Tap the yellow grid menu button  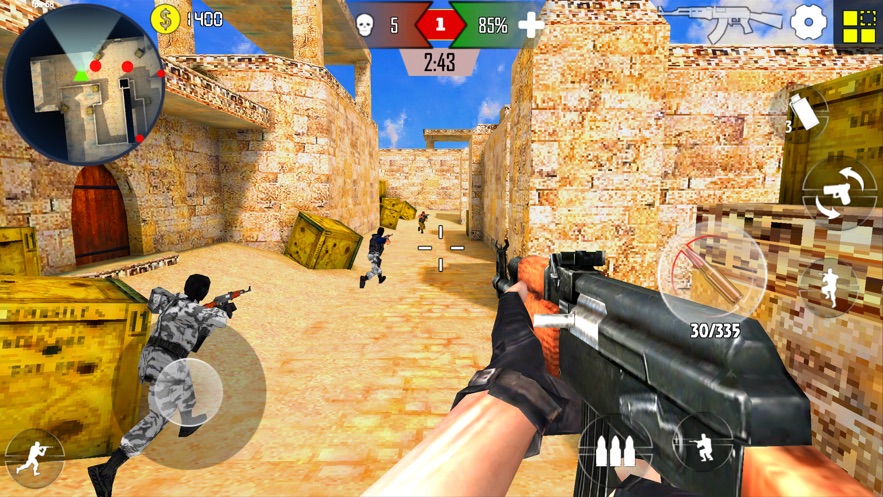[x=858, y=25]
